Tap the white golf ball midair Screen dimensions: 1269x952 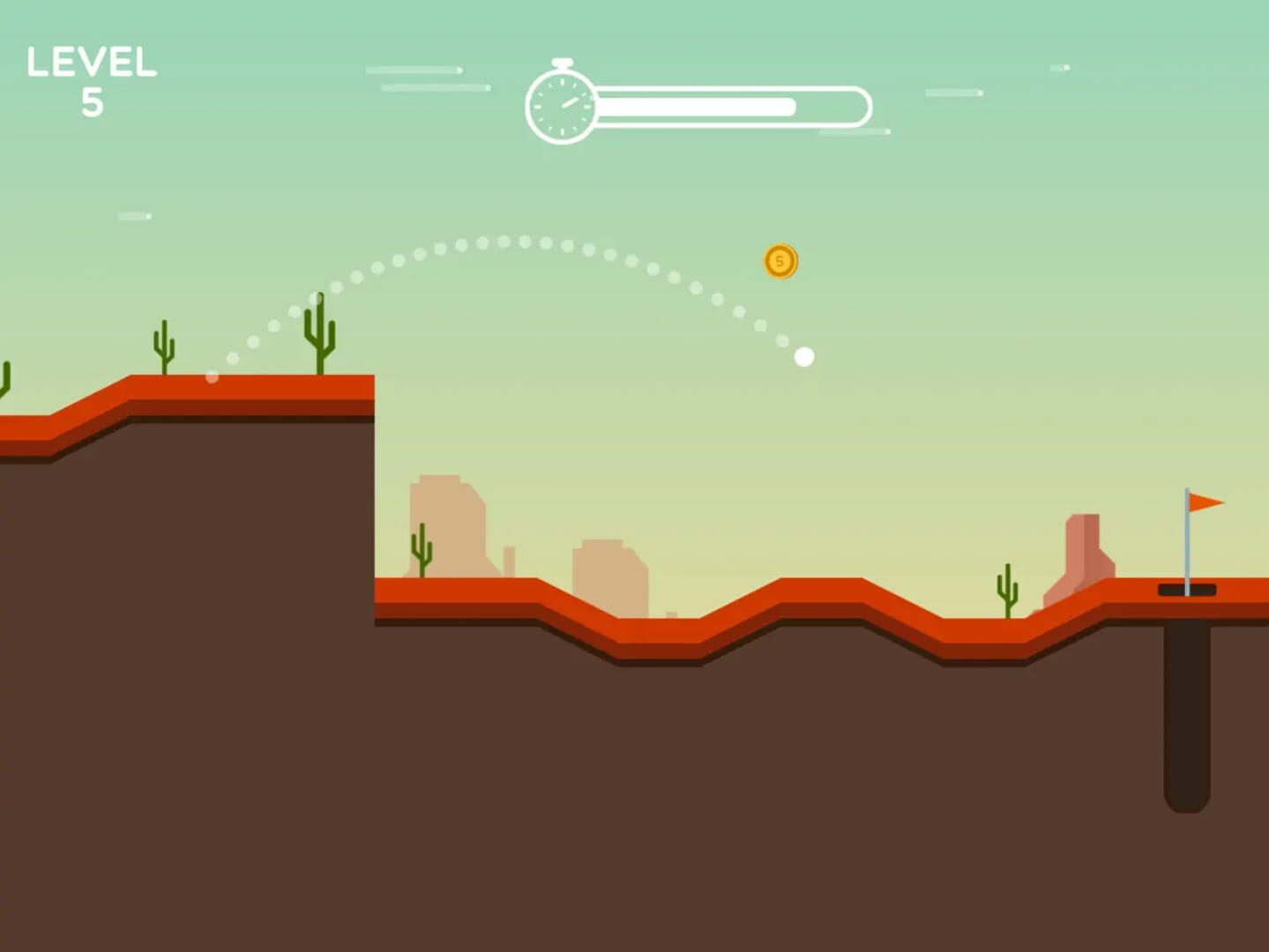(803, 355)
